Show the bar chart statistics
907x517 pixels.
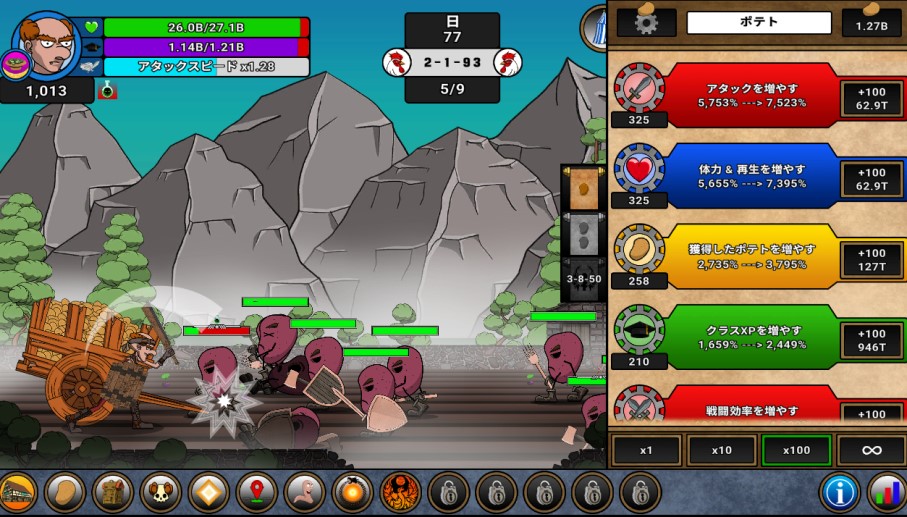pyautogui.click(x=885, y=492)
